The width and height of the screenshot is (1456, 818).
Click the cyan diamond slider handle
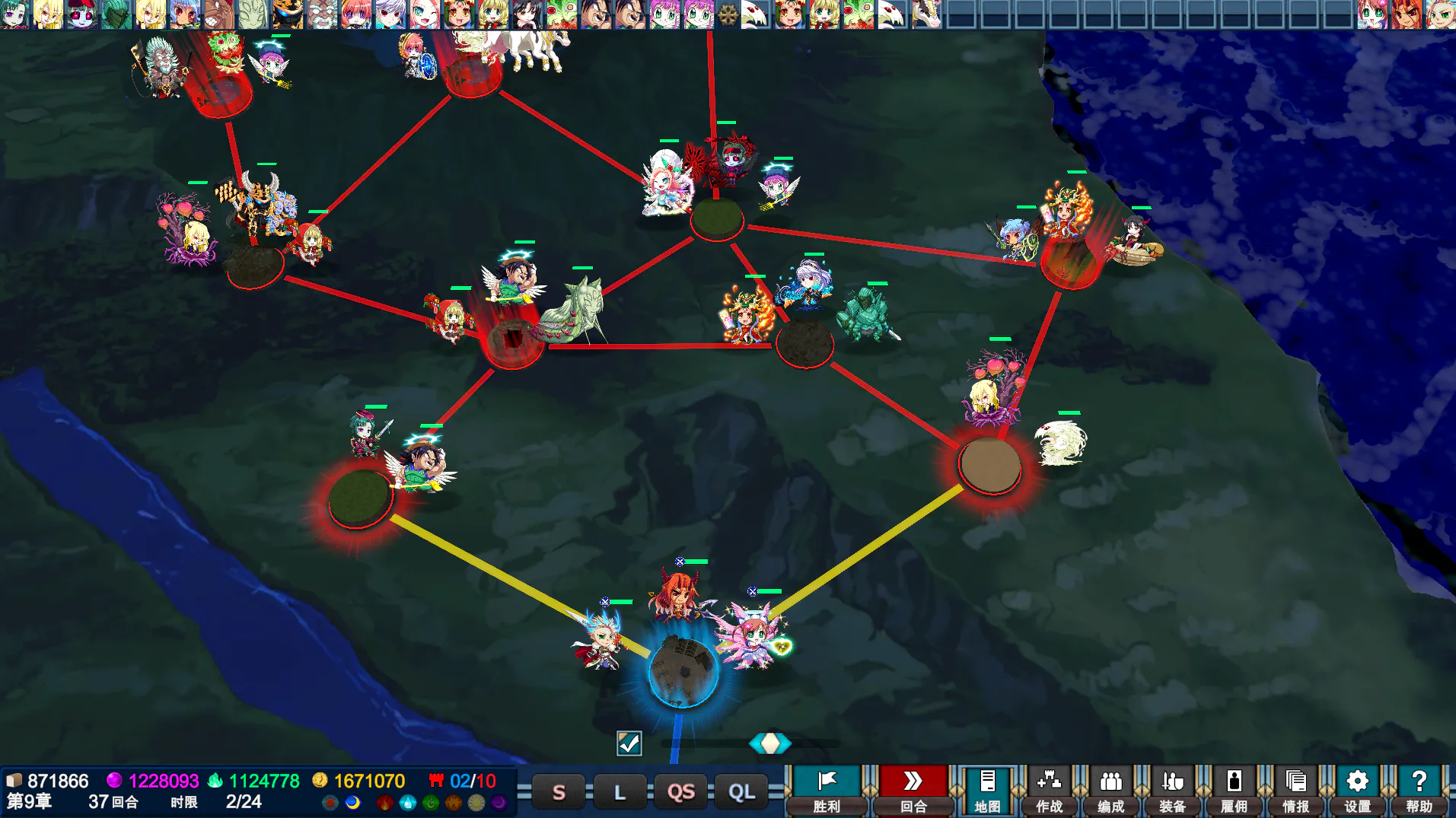click(x=770, y=743)
